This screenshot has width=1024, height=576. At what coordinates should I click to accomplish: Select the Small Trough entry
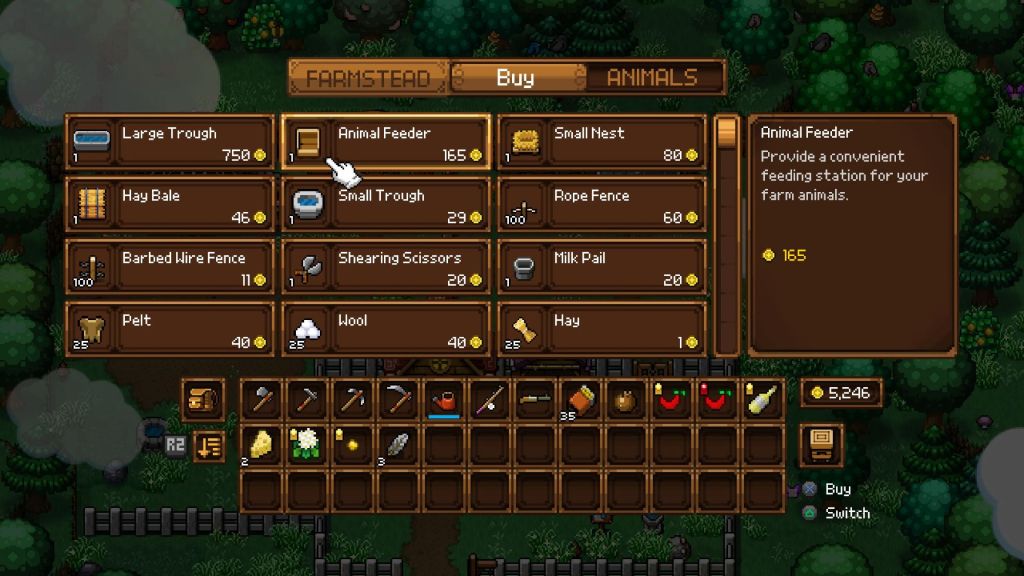click(x=386, y=205)
